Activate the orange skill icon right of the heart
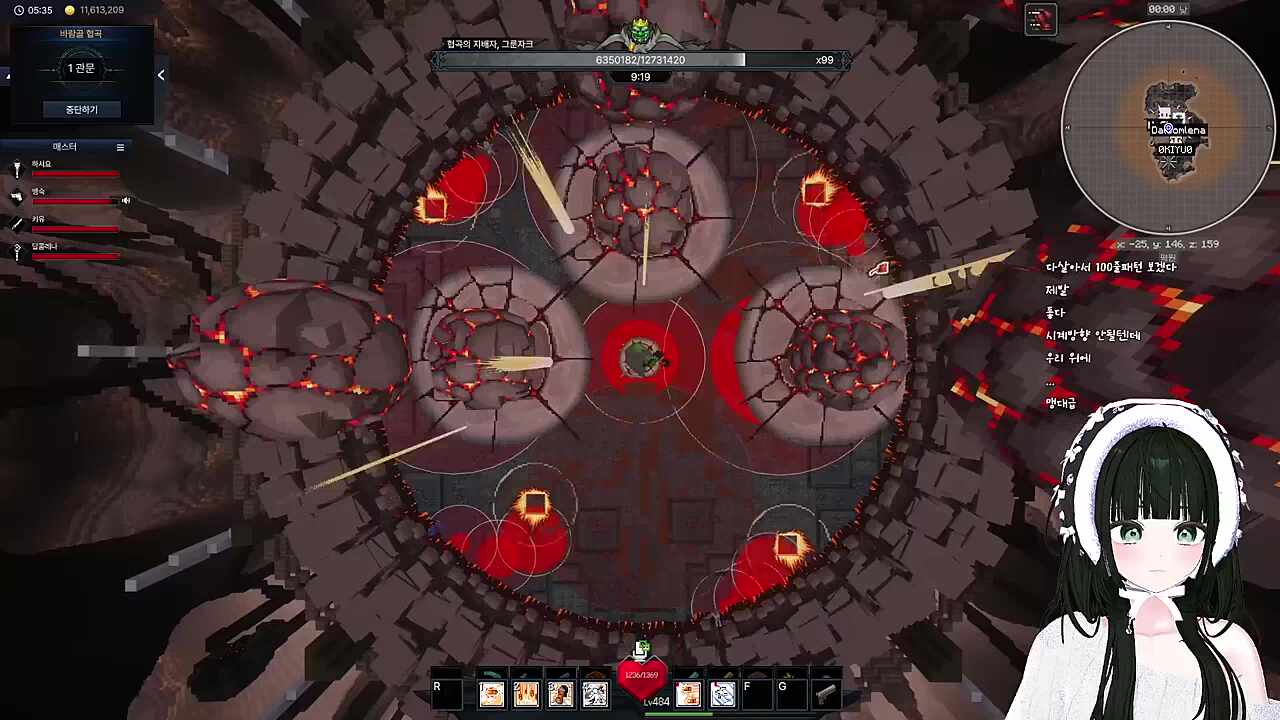Screen dimensions: 1280x720 coord(688,693)
